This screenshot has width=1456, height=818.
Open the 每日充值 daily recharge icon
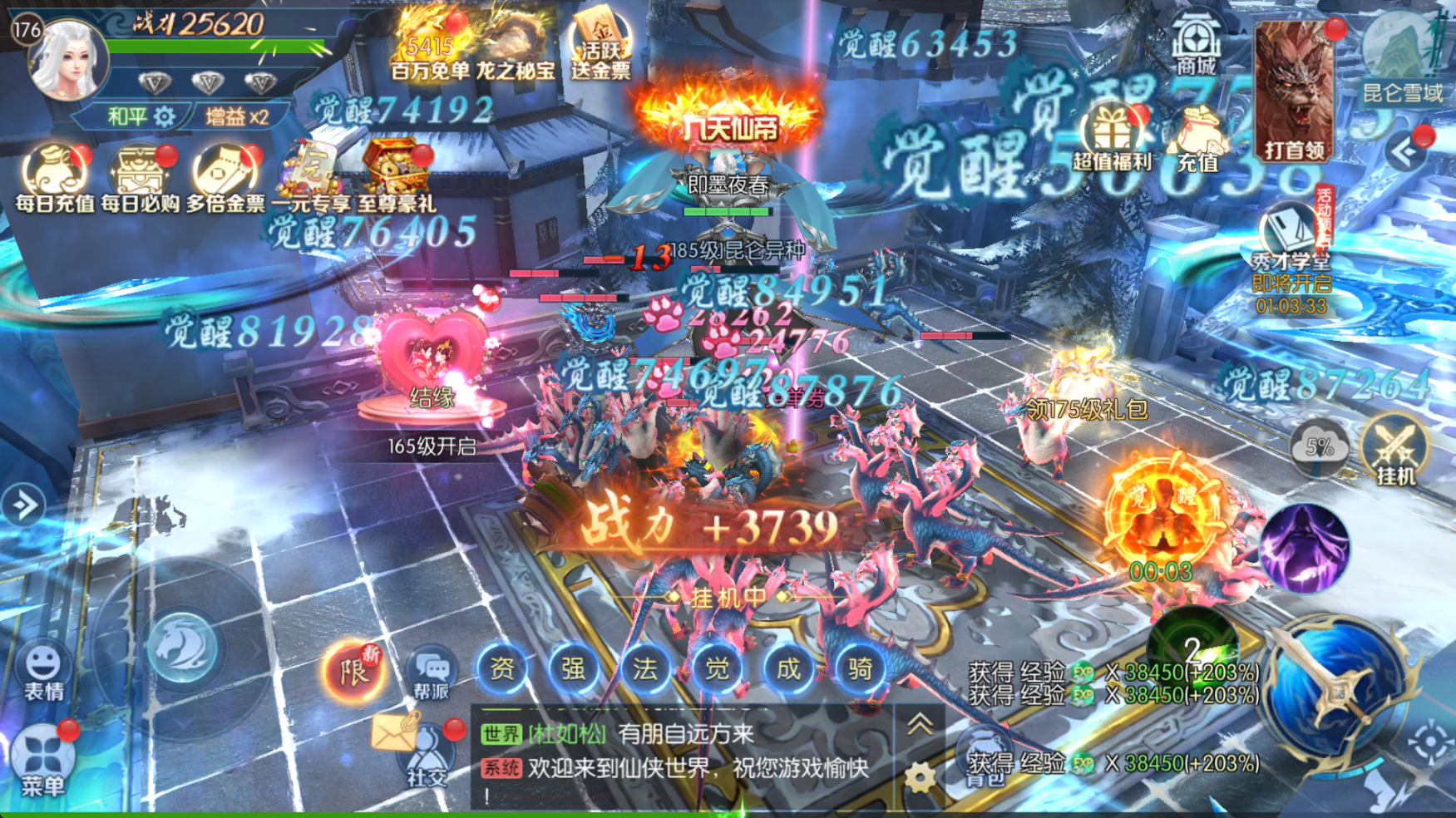click(55, 176)
